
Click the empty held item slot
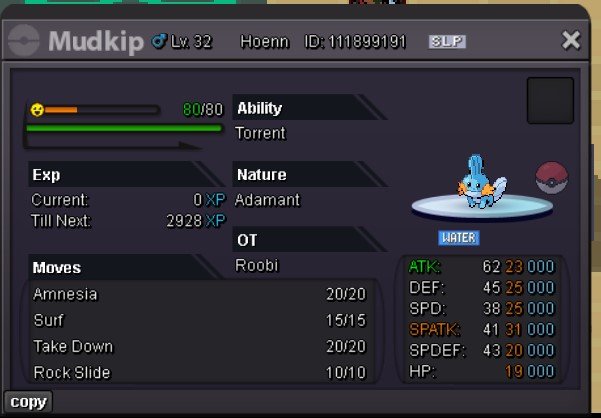[550, 100]
